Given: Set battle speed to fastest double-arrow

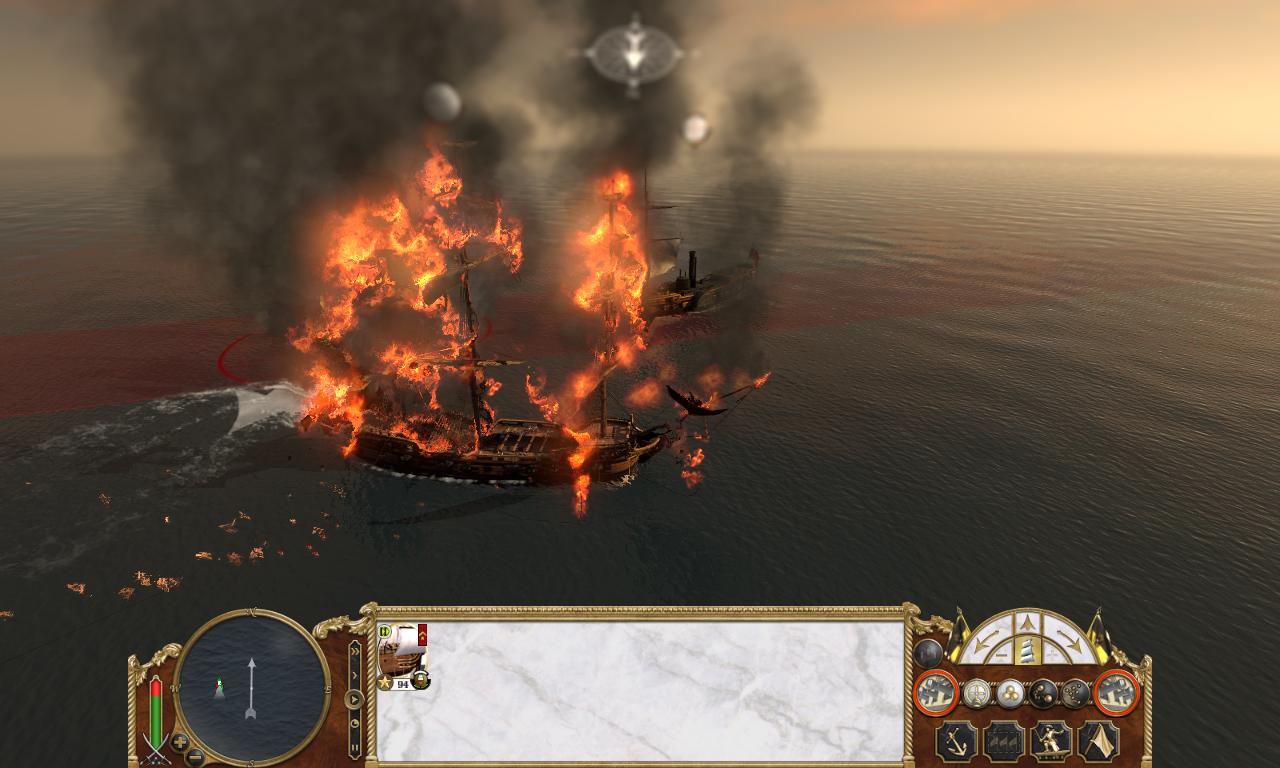Looking at the screenshot, I should pyautogui.click(x=354, y=649).
